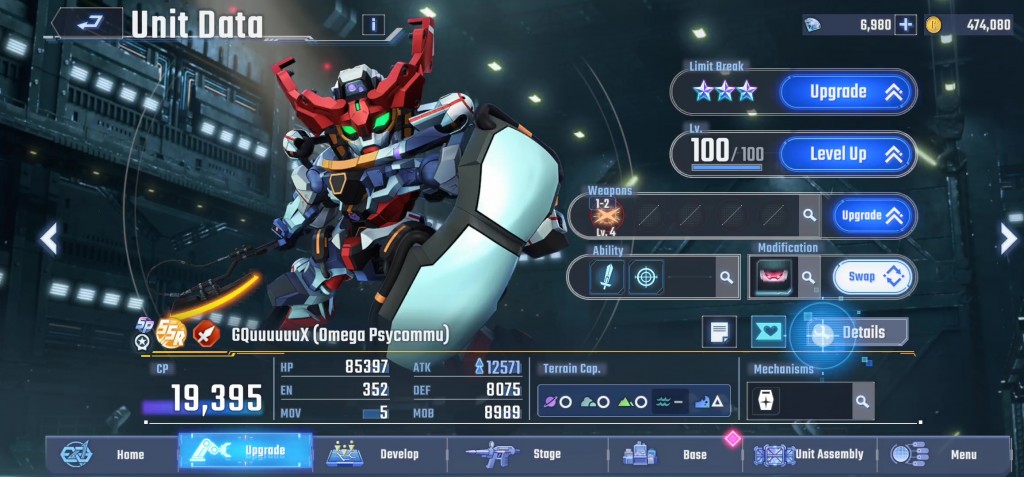Open the notes document icon
This screenshot has height=477, width=1024.
tap(719, 332)
